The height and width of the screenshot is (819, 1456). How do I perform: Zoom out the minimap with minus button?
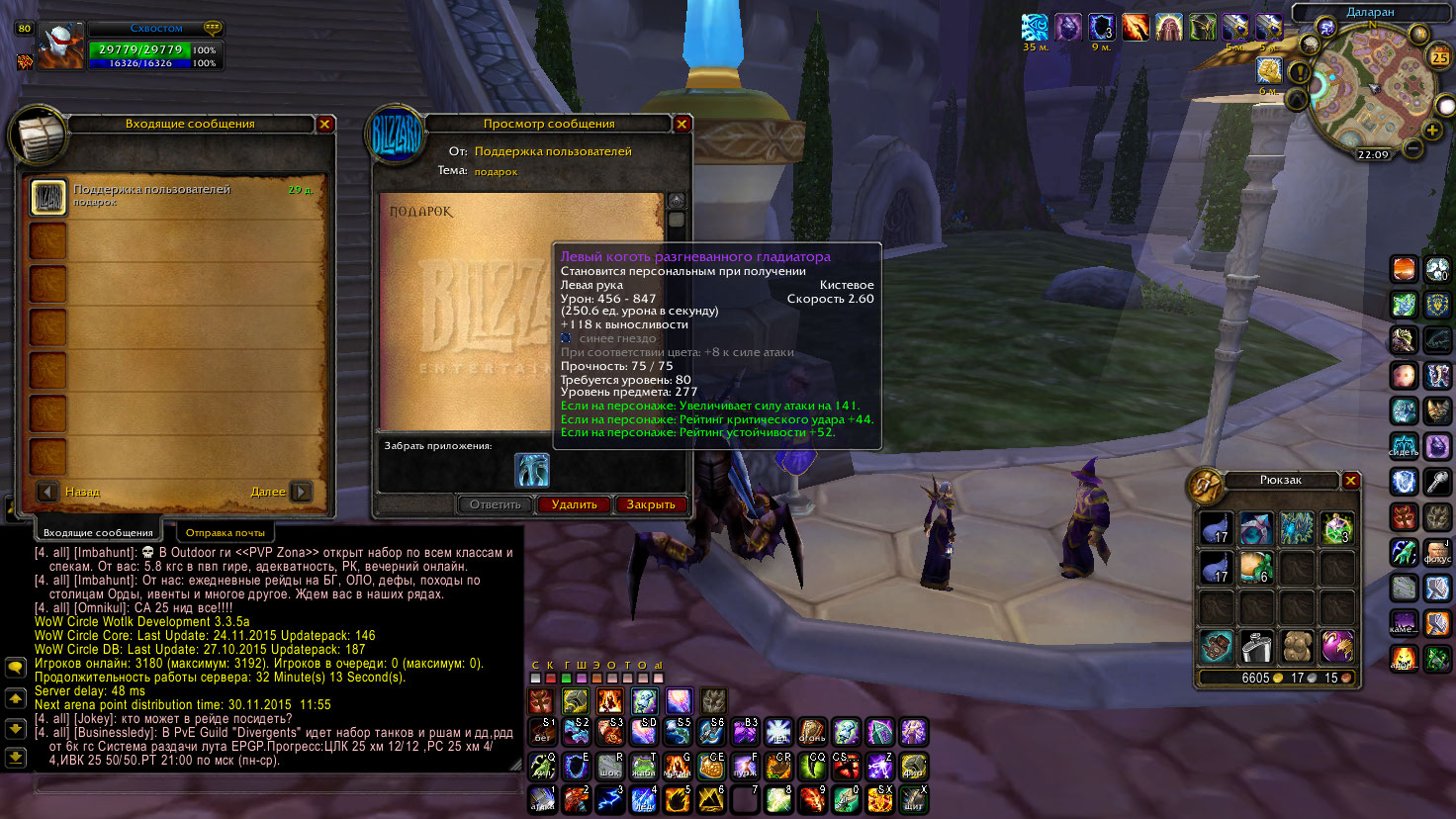coord(1413,149)
